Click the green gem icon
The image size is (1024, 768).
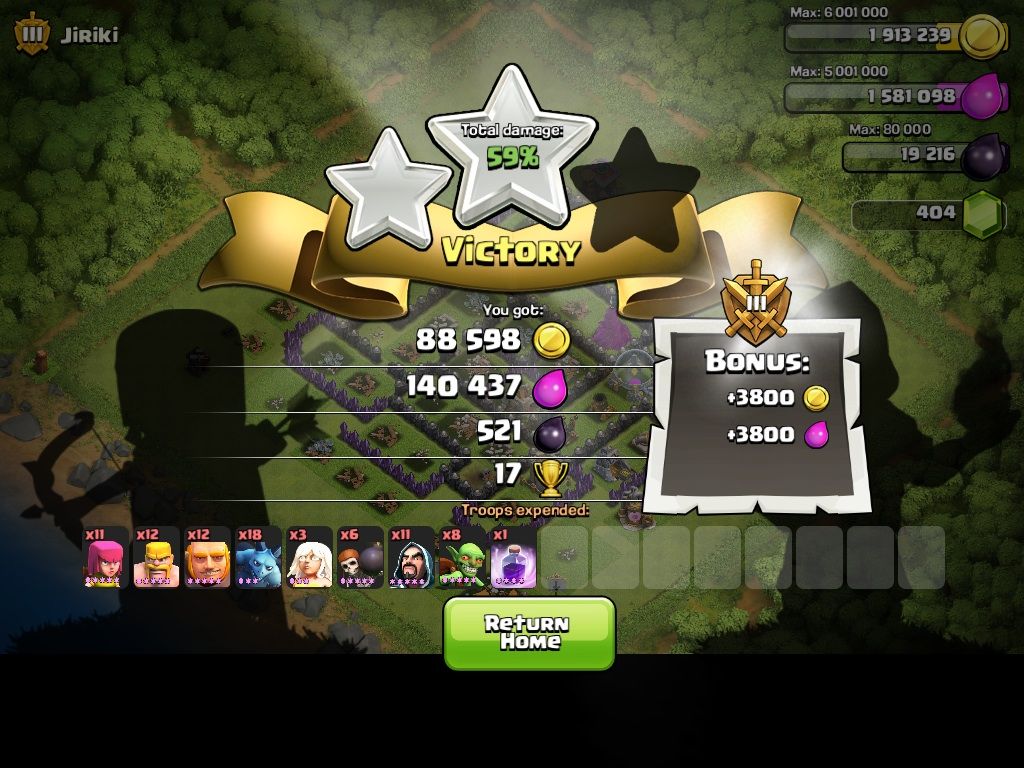(983, 214)
